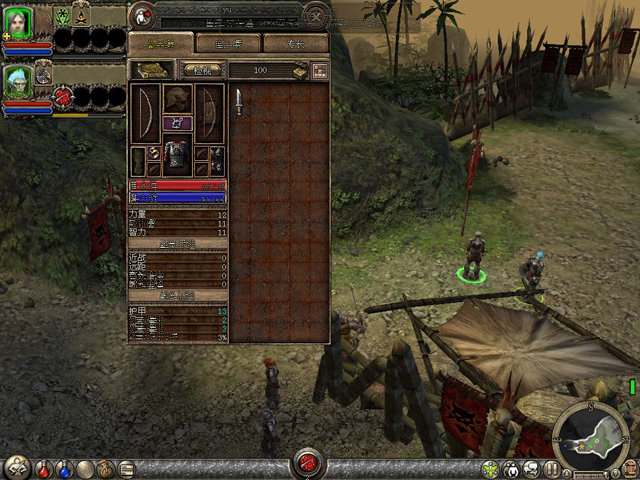The height and width of the screenshot is (480, 640).
Task: Switch to the middle inventory panel tab
Action: point(227,43)
